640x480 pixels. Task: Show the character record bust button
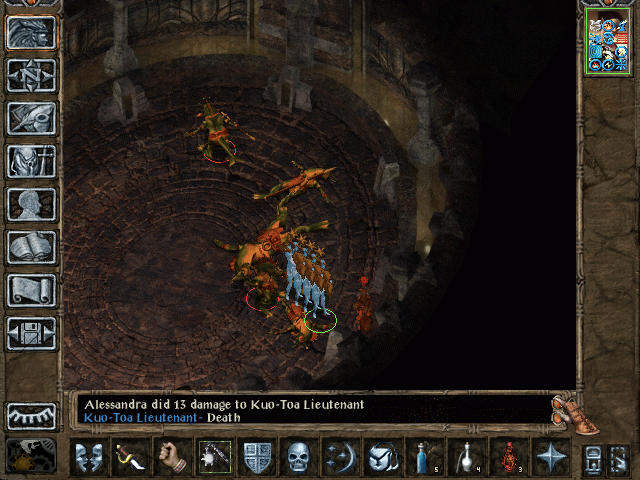click(32, 204)
